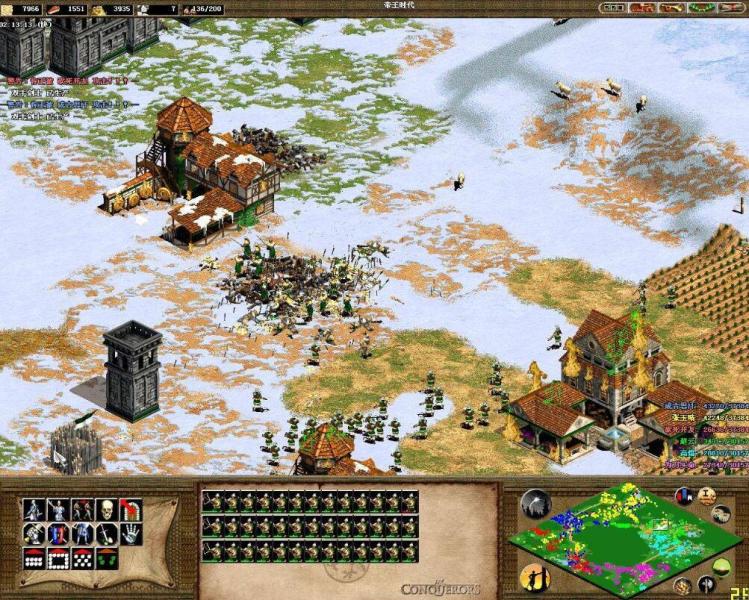This screenshot has width=749, height=600.
Task: Click the round comet button beside minimap
Action: click(x=535, y=503)
